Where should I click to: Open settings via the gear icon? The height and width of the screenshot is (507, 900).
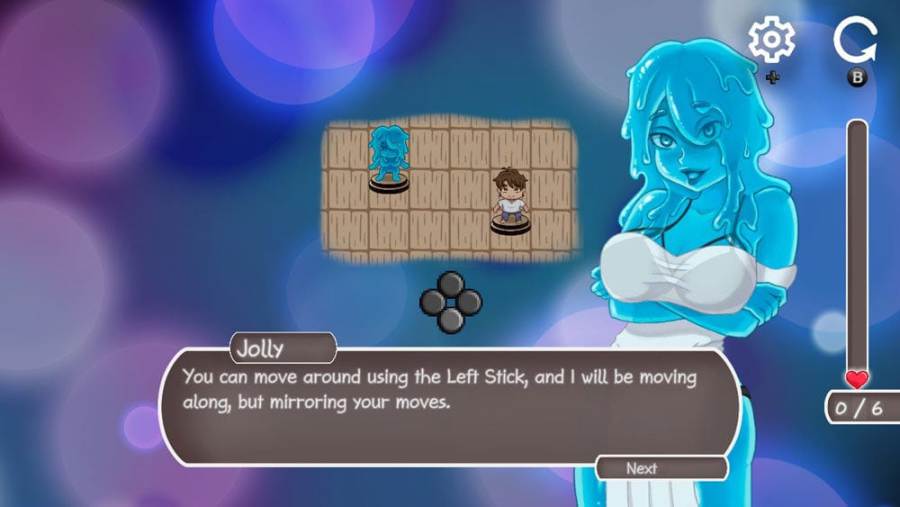pos(771,40)
